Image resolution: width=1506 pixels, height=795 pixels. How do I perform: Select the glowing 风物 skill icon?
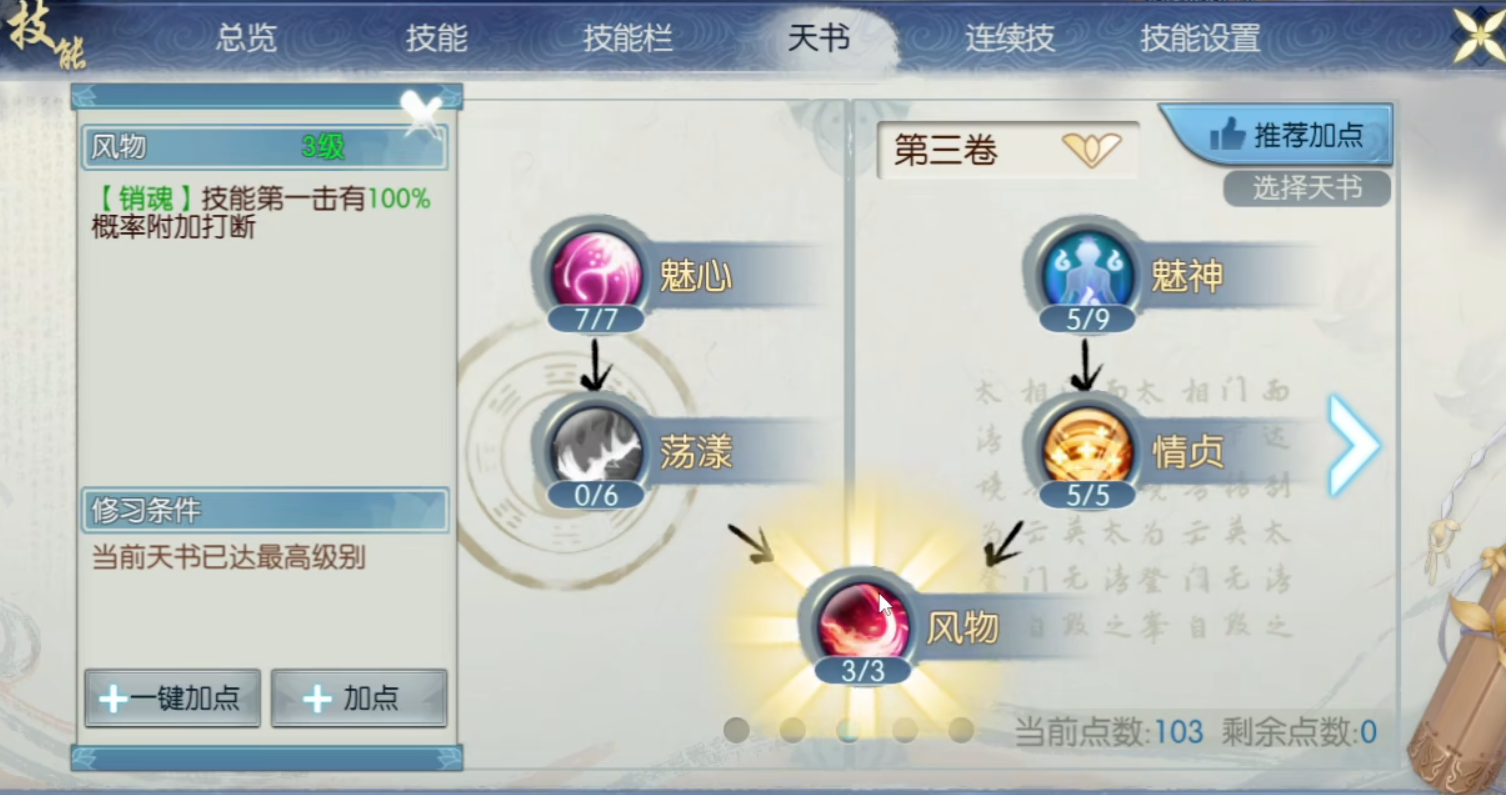click(x=862, y=620)
